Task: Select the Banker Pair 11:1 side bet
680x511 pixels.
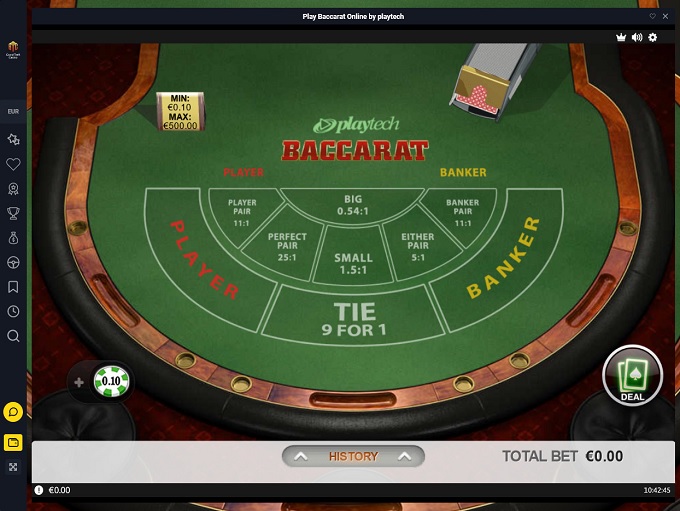Action: (x=462, y=213)
